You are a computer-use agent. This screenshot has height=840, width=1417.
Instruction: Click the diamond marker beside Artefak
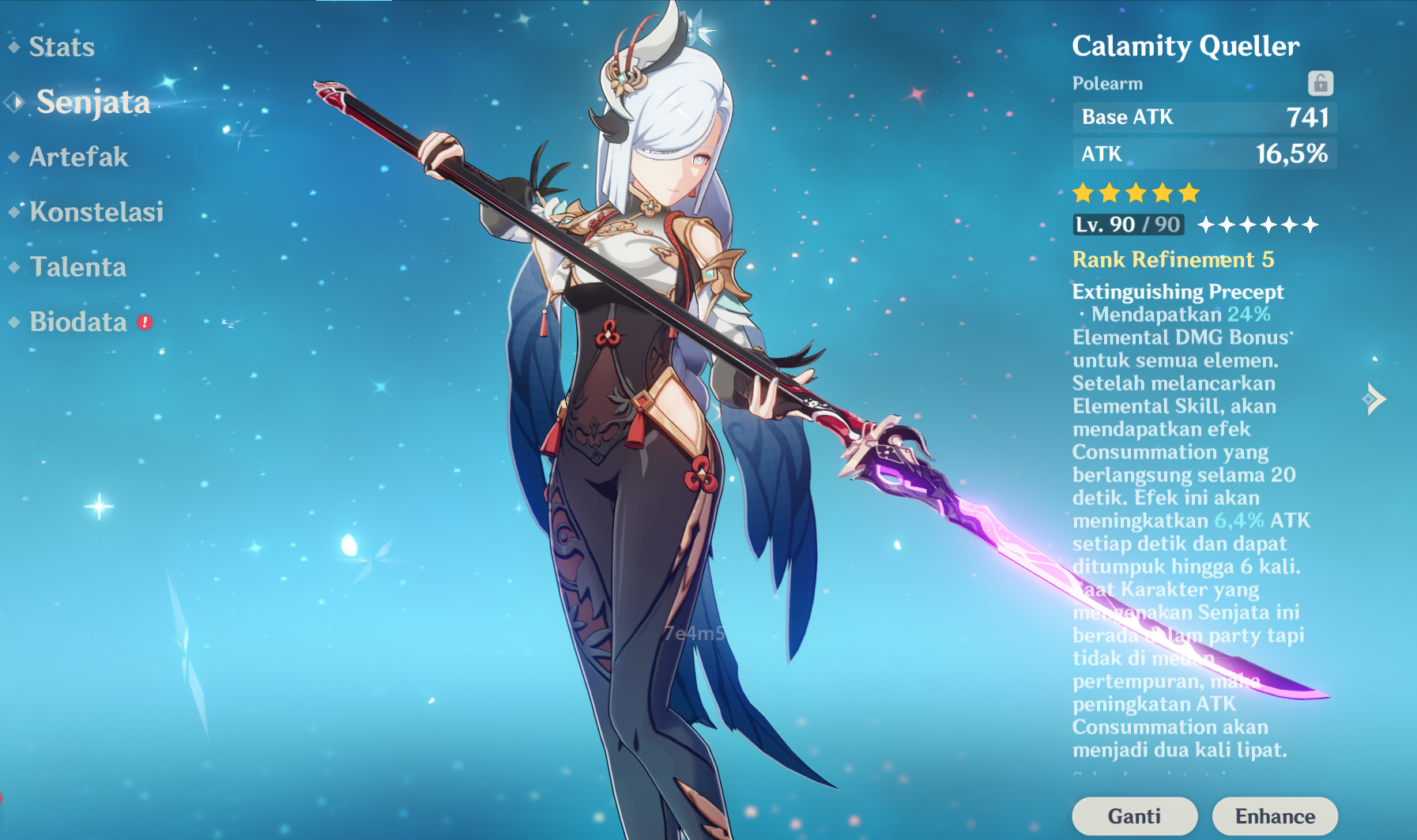[13, 156]
